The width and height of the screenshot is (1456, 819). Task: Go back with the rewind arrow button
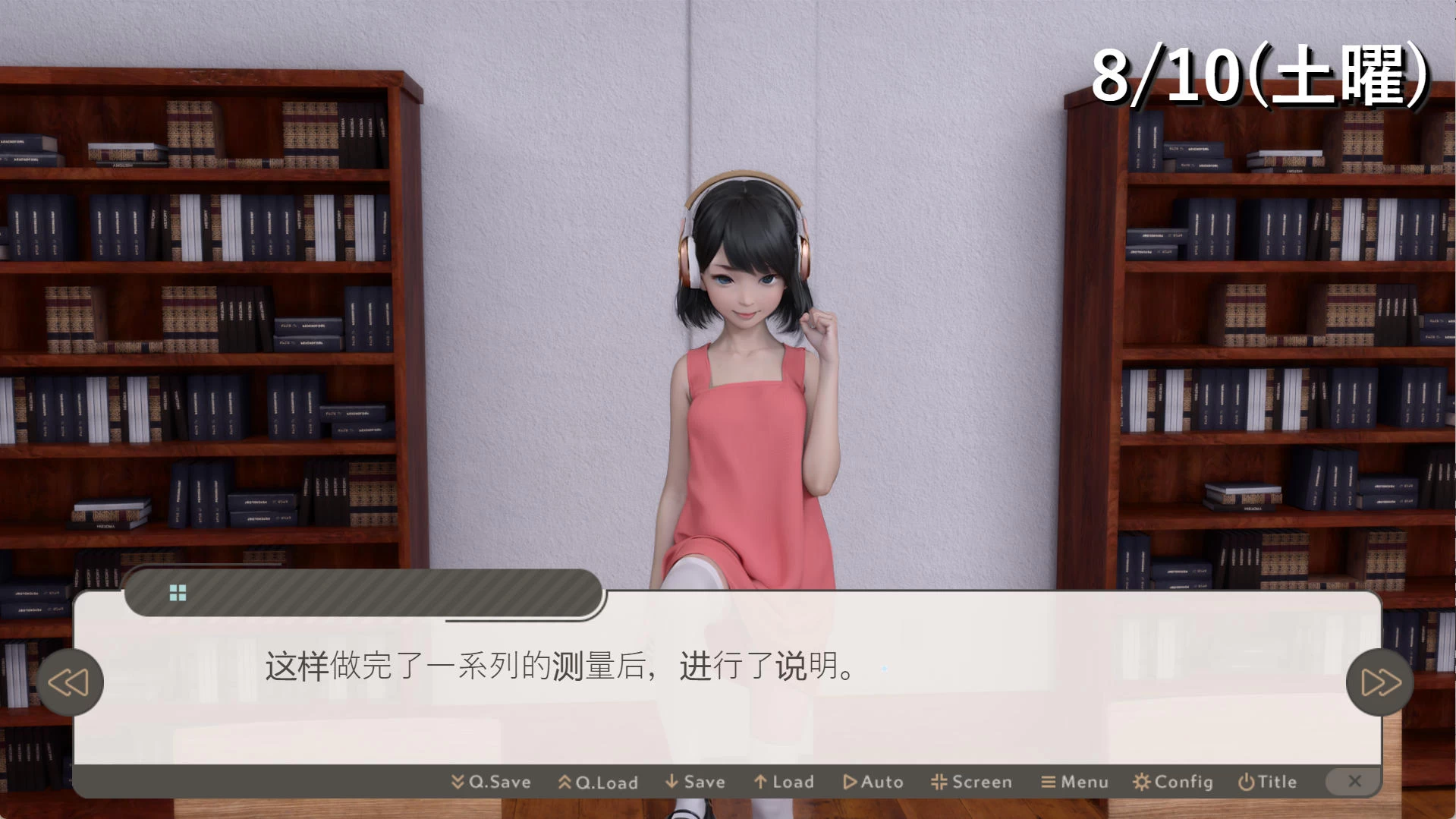coord(69,682)
